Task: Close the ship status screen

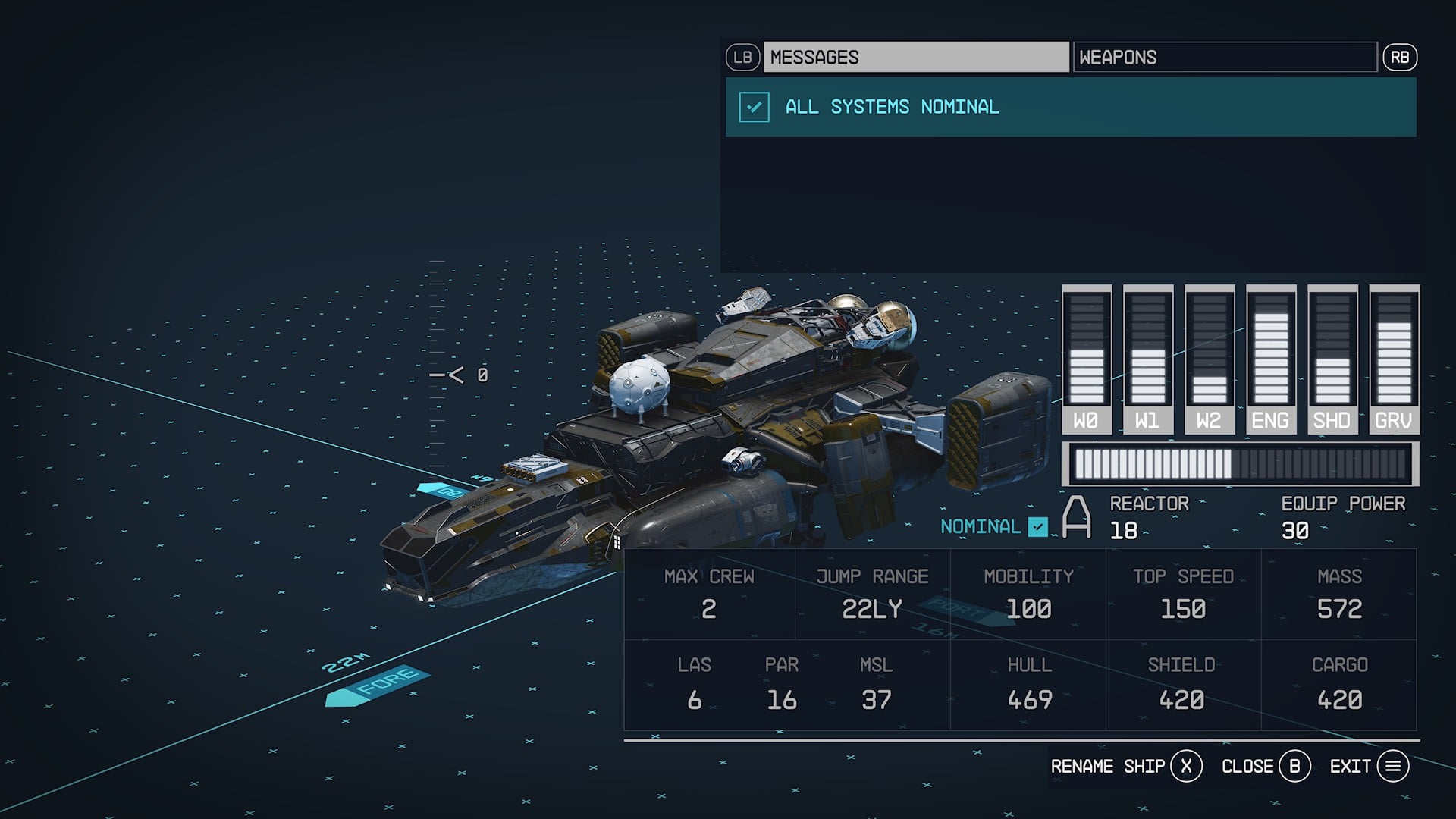Action: [1265, 767]
